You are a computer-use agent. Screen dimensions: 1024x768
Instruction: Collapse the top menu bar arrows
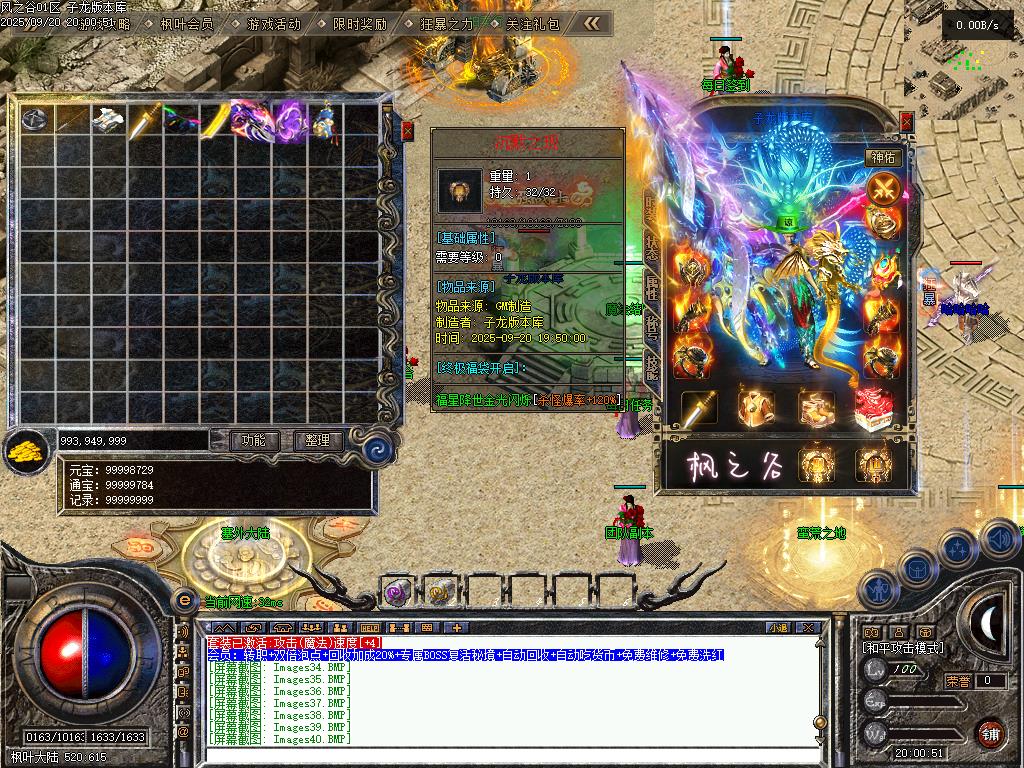[x=593, y=22]
